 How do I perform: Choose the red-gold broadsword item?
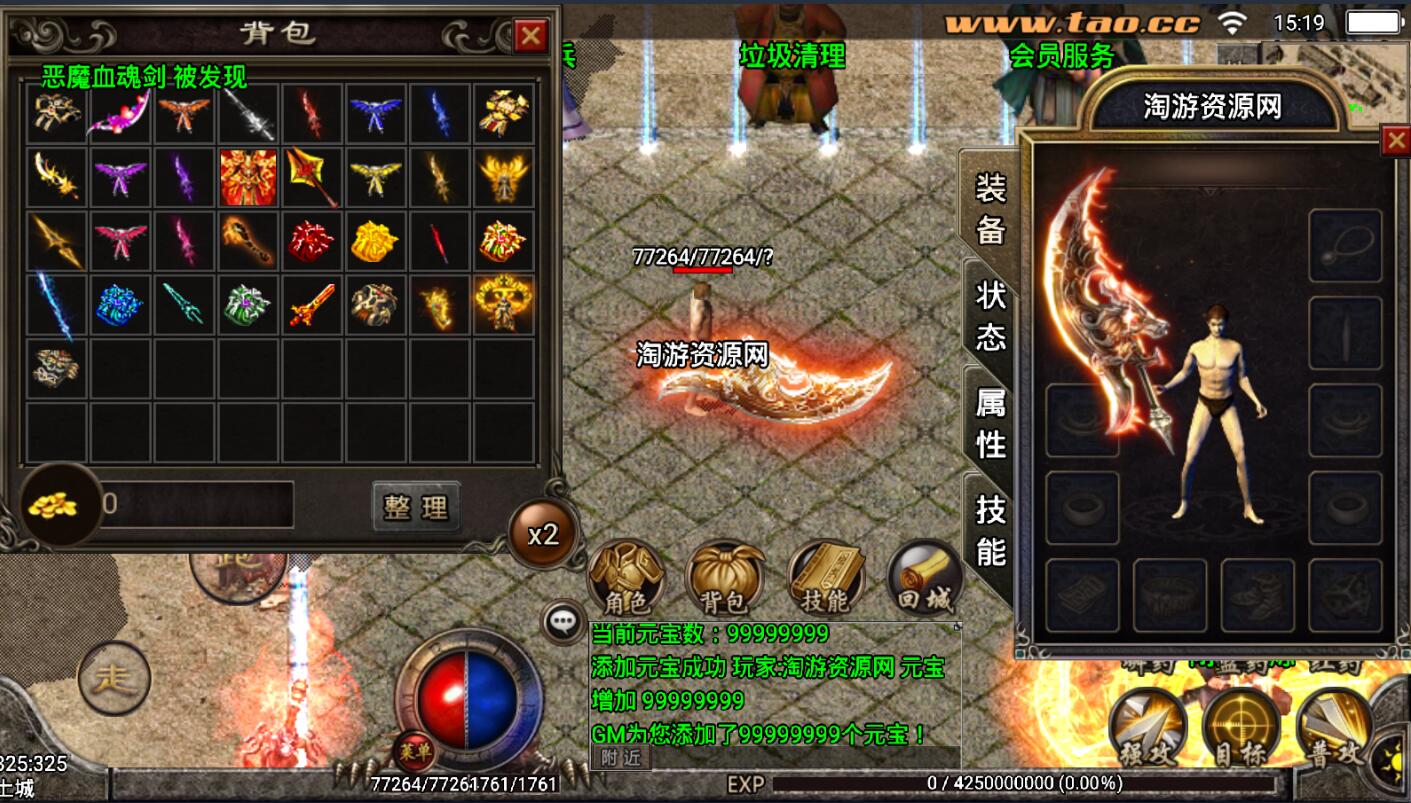[311, 305]
